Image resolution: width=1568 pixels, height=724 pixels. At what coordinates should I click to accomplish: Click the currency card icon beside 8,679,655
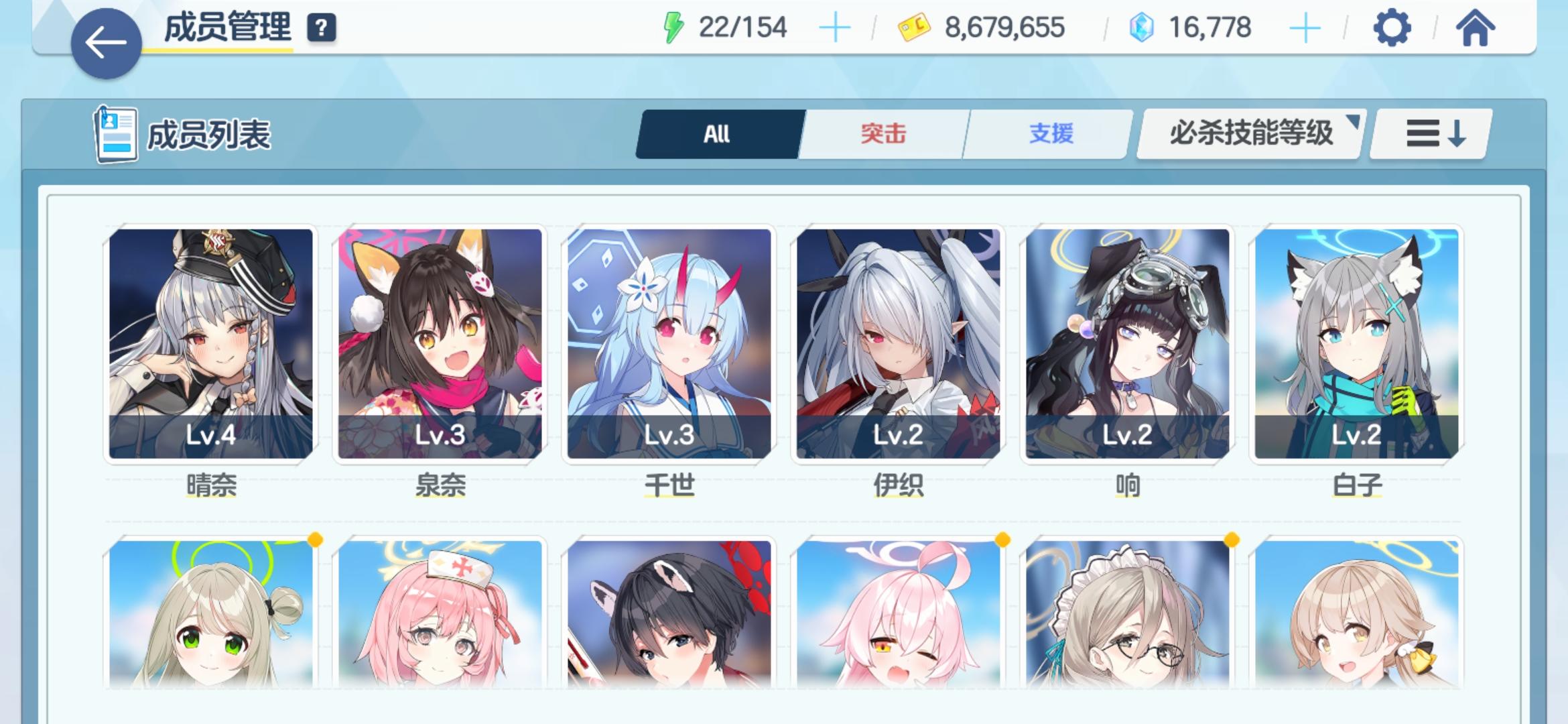click(916, 27)
